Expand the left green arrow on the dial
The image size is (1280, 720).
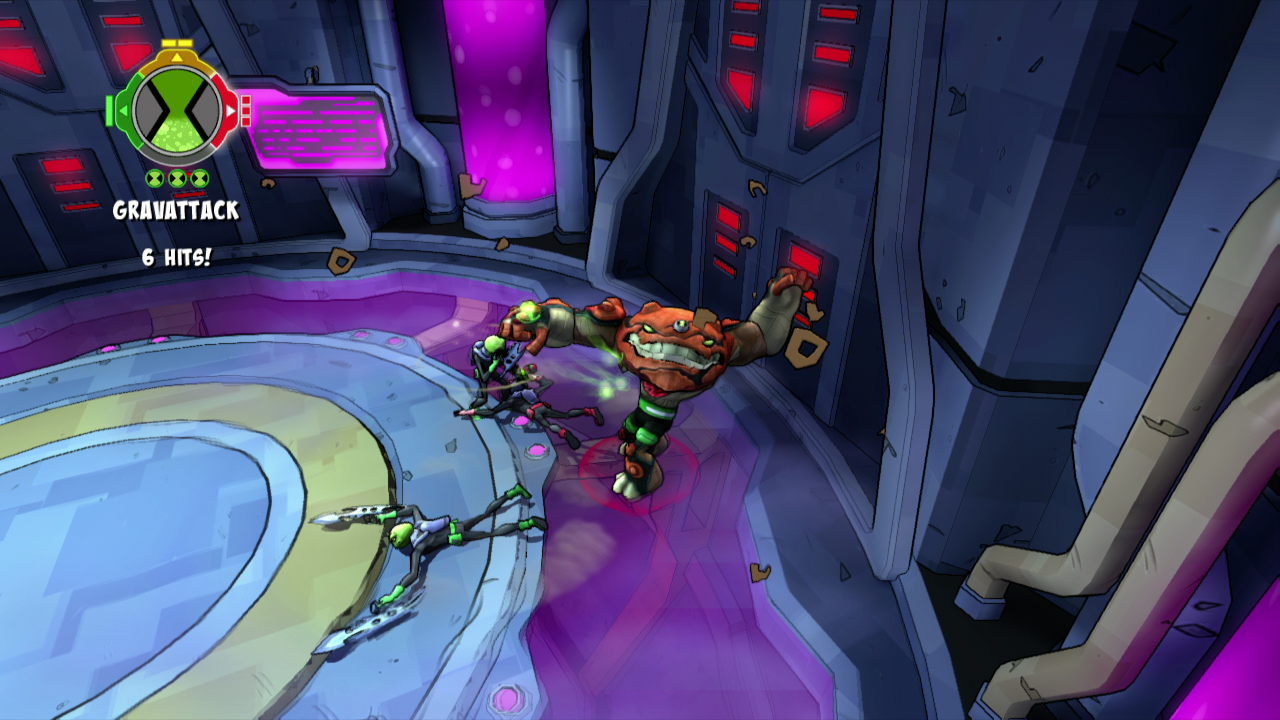pyautogui.click(x=124, y=110)
